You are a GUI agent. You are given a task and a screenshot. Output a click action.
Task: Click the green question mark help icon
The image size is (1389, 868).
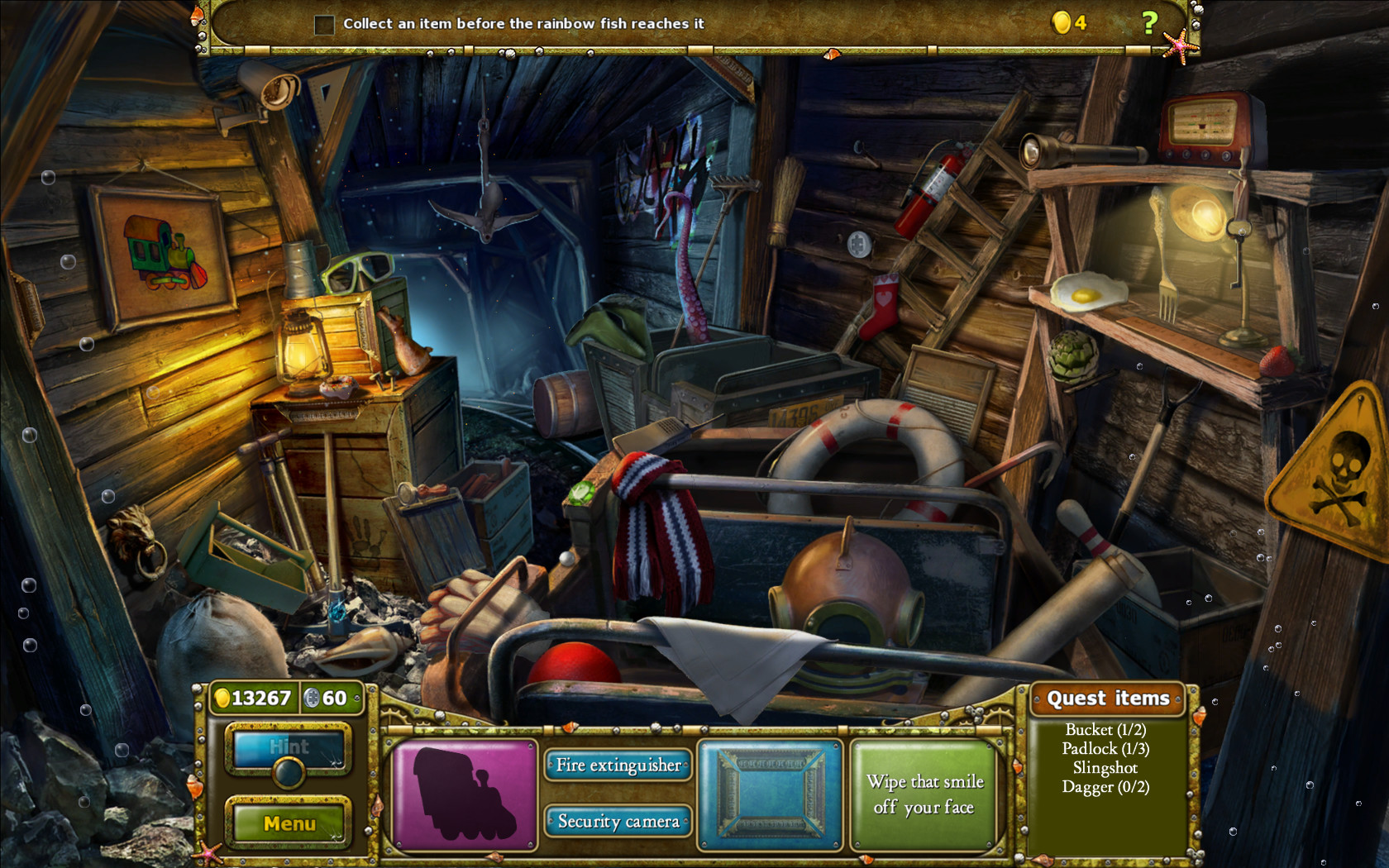pos(1152,22)
